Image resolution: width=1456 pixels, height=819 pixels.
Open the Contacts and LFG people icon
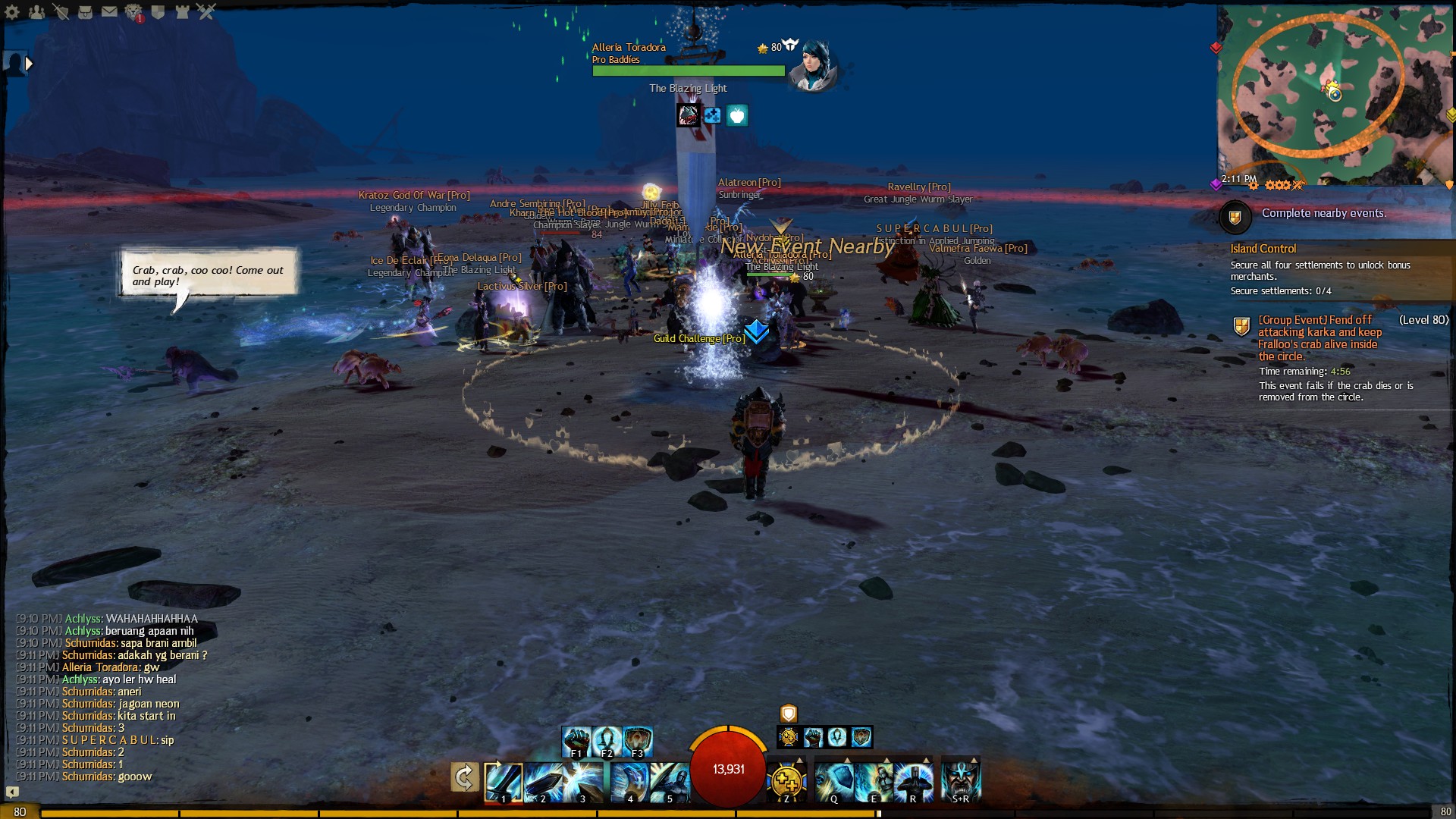36,12
